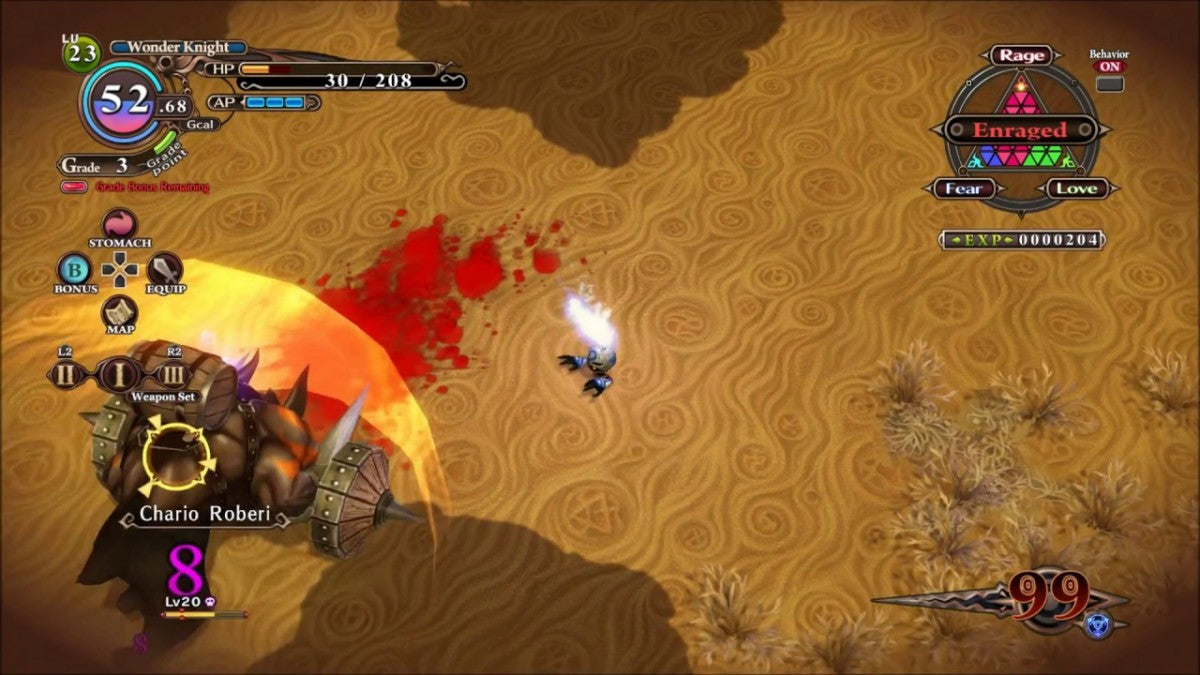Switch to weapon set III
This screenshot has height=675, width=1200.
coord(173,375)
